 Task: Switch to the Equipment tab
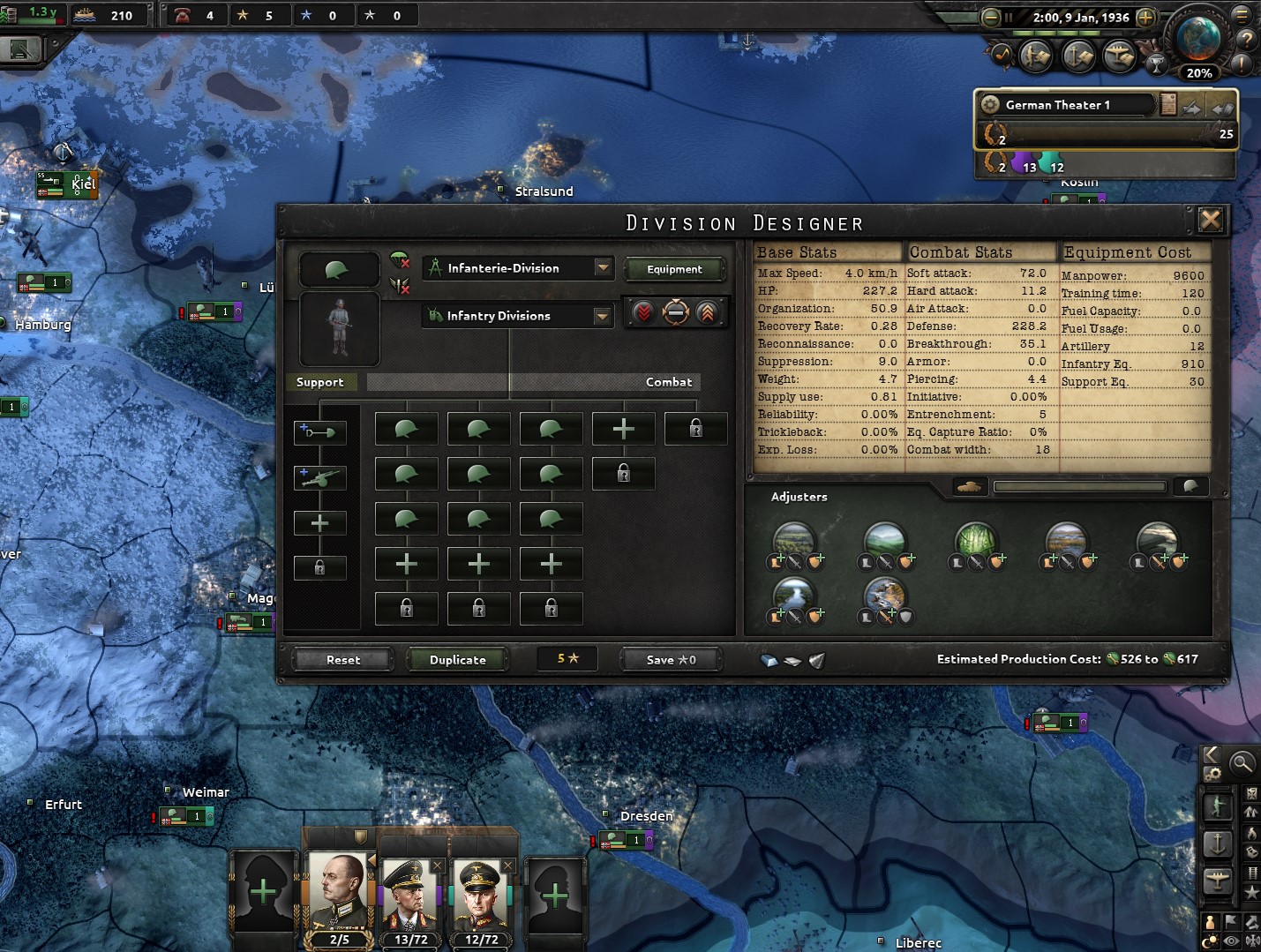click(x=675, y=269)
